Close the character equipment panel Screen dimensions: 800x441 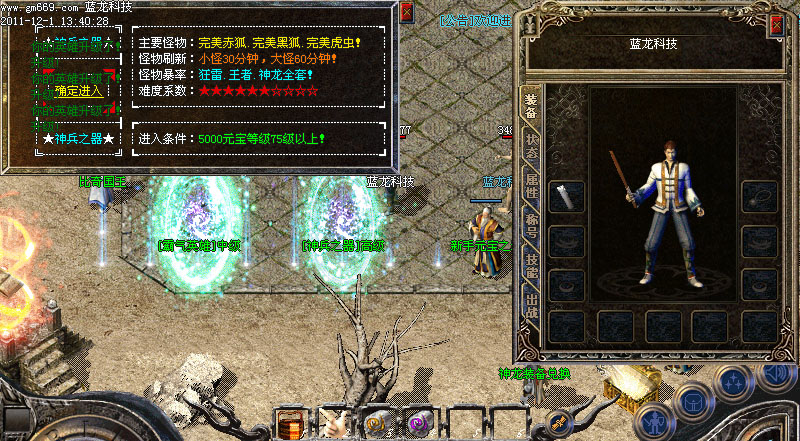(776, 26)
